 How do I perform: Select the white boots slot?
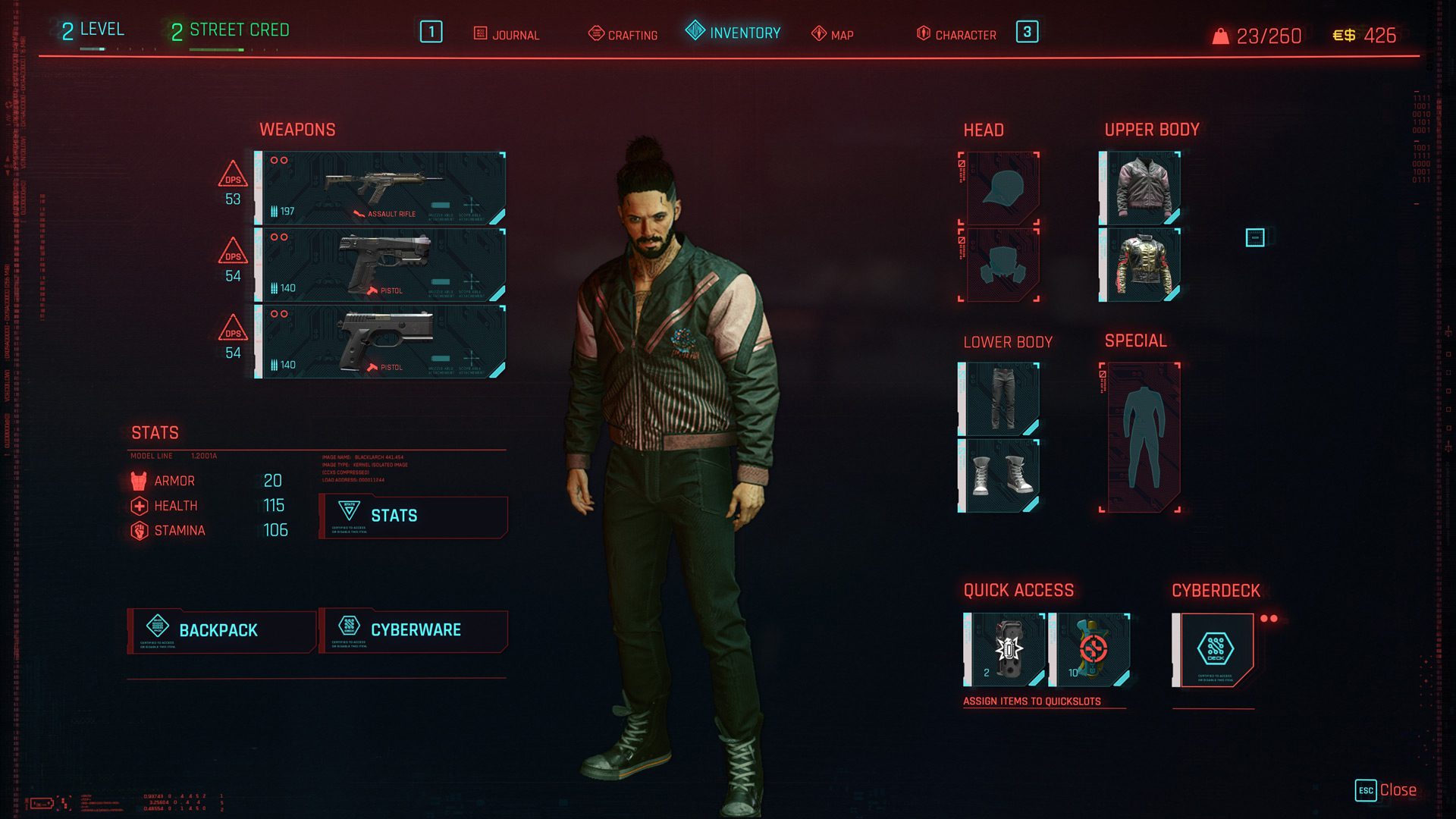click(x=999, y=475)
